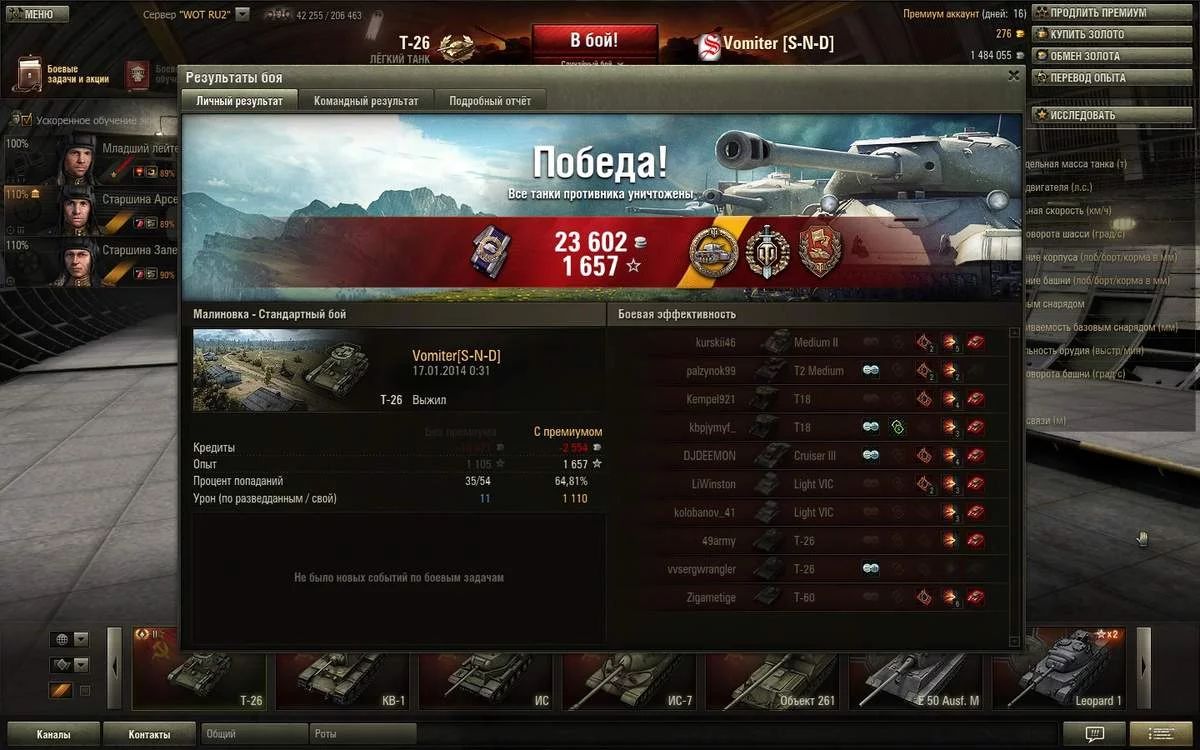
Task: Close the battle results window
Action: tap(1013, 76)
